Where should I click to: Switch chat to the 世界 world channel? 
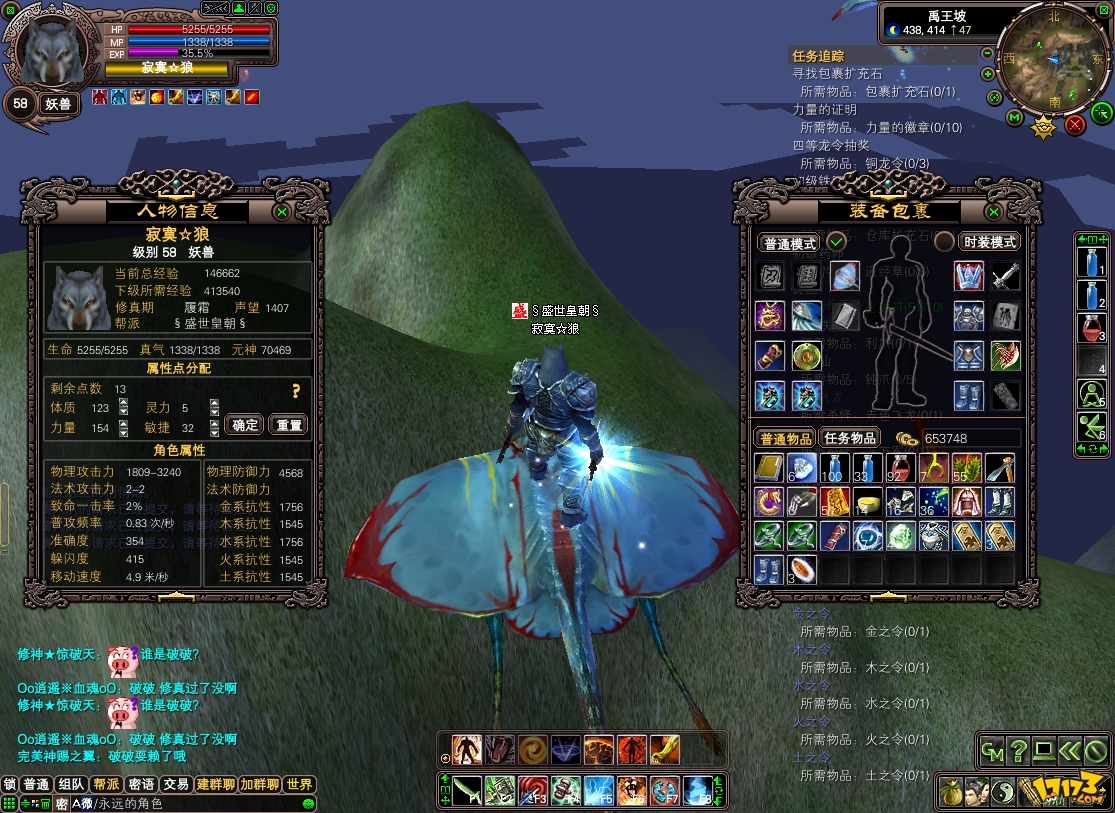[x=299, y=785]
